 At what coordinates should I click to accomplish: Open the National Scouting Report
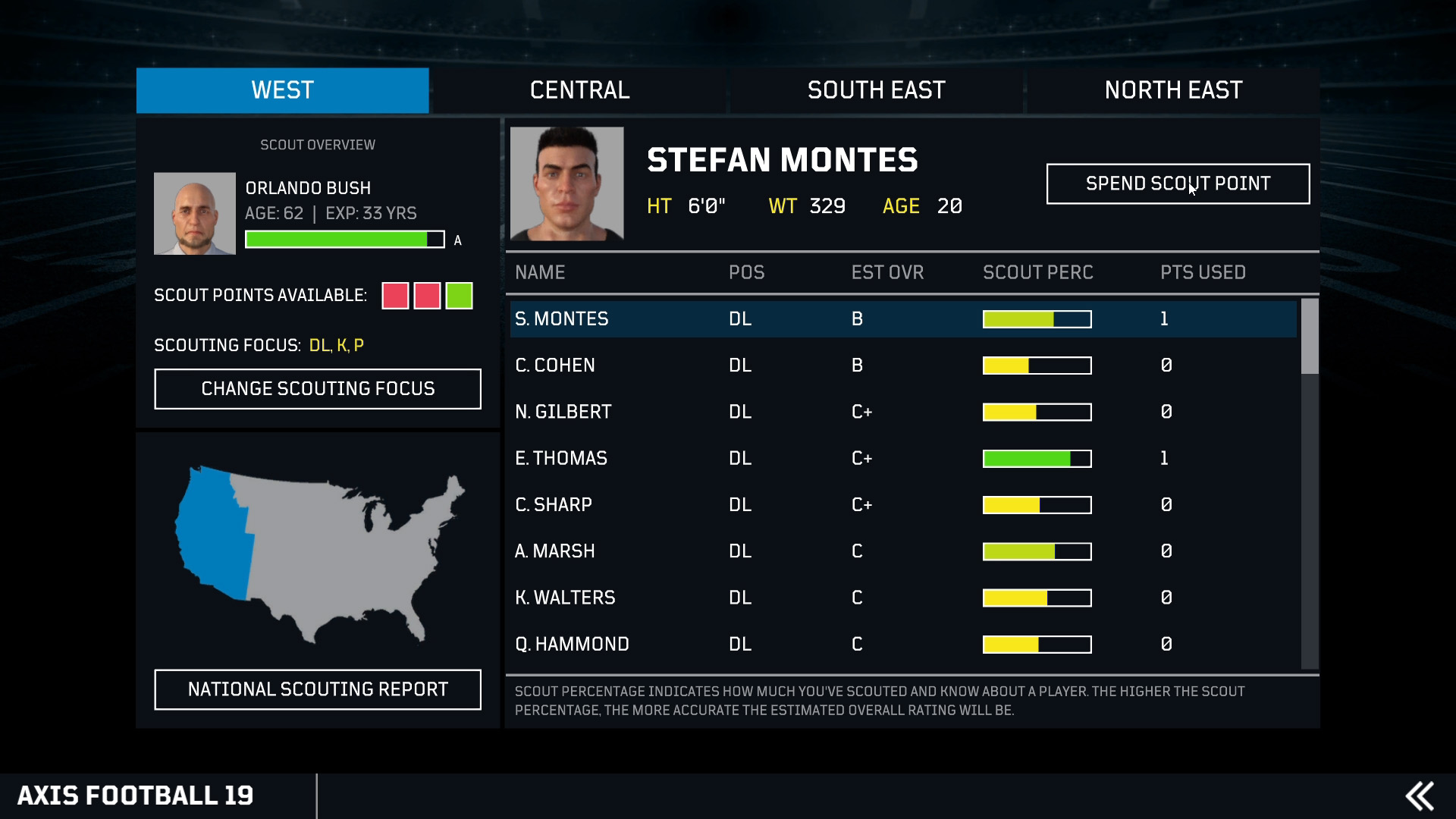[317, 689]
